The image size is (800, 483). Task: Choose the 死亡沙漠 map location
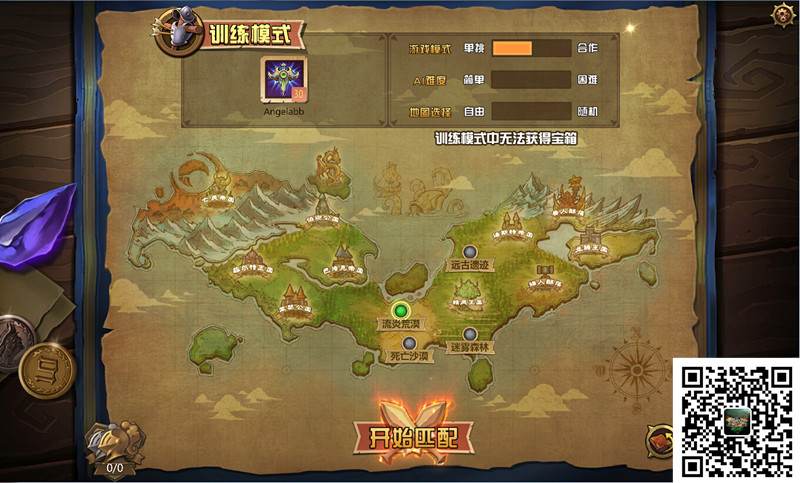(x=410, y=343)
